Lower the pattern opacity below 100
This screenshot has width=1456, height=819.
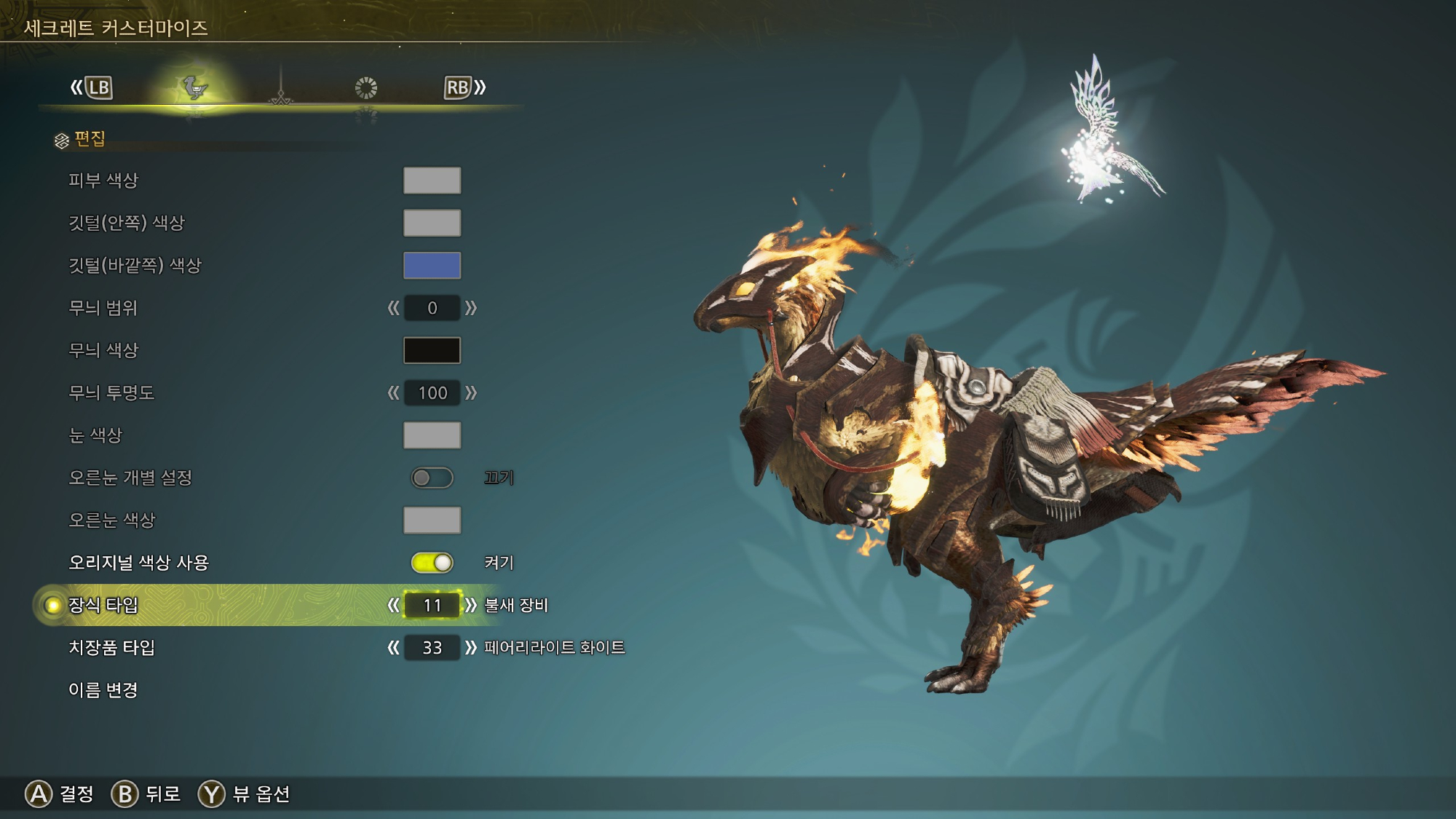393,393
